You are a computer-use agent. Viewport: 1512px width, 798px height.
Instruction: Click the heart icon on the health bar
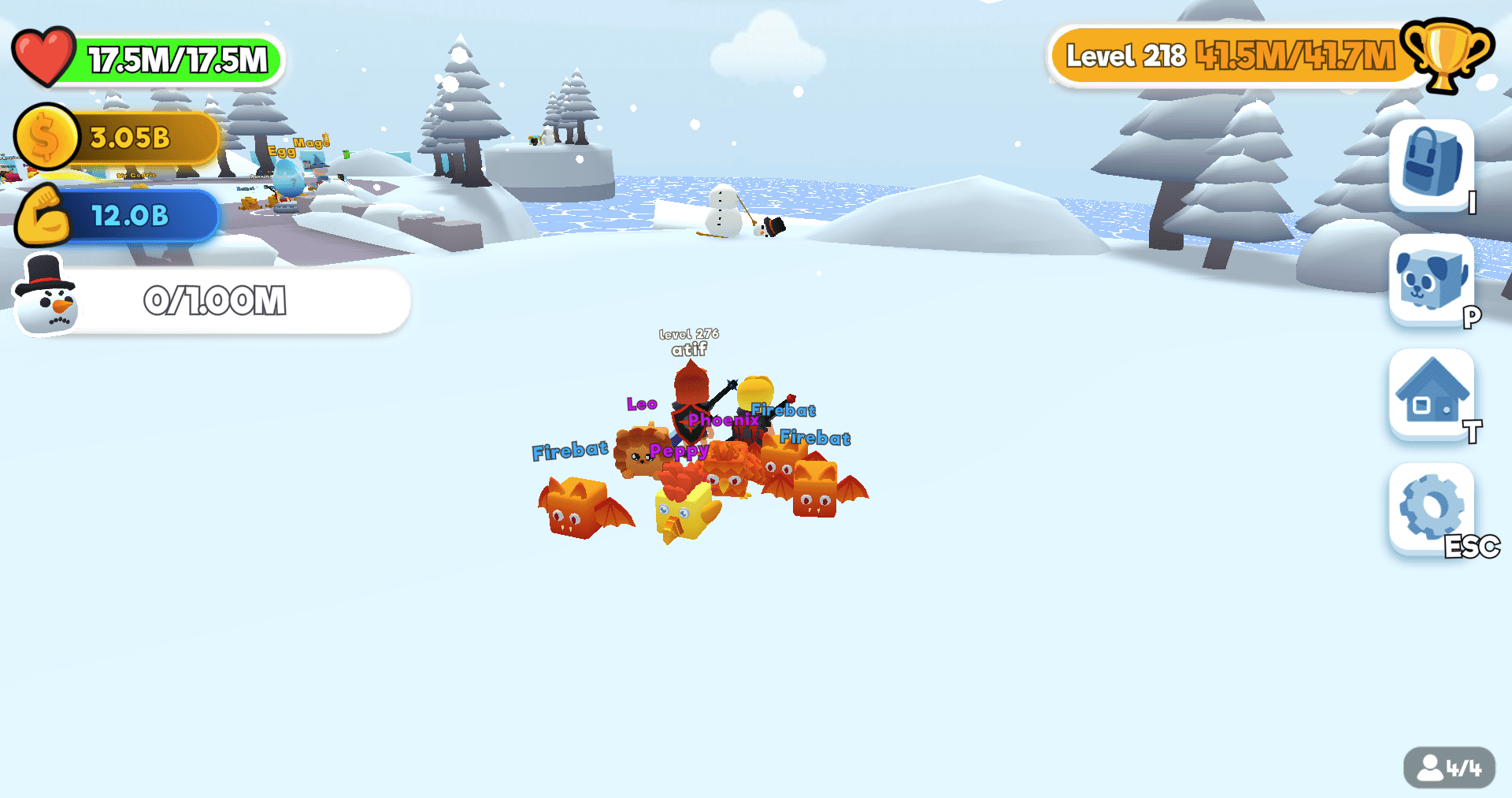click(x=43, y=56)
